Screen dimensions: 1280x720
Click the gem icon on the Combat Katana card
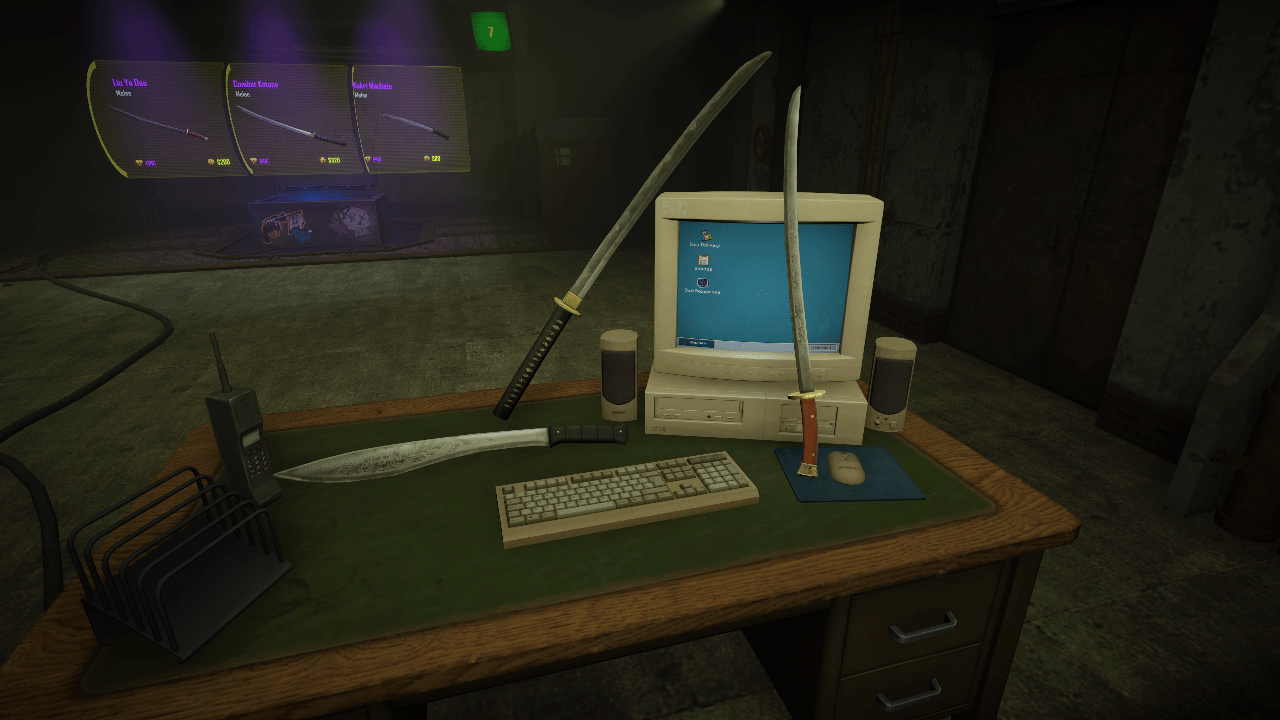pyautogui.click(x=253, y=160)
